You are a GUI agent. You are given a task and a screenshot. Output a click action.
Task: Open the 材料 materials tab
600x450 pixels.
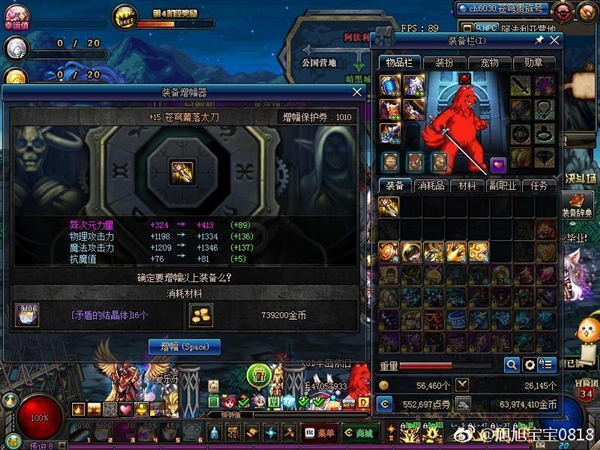466,185
